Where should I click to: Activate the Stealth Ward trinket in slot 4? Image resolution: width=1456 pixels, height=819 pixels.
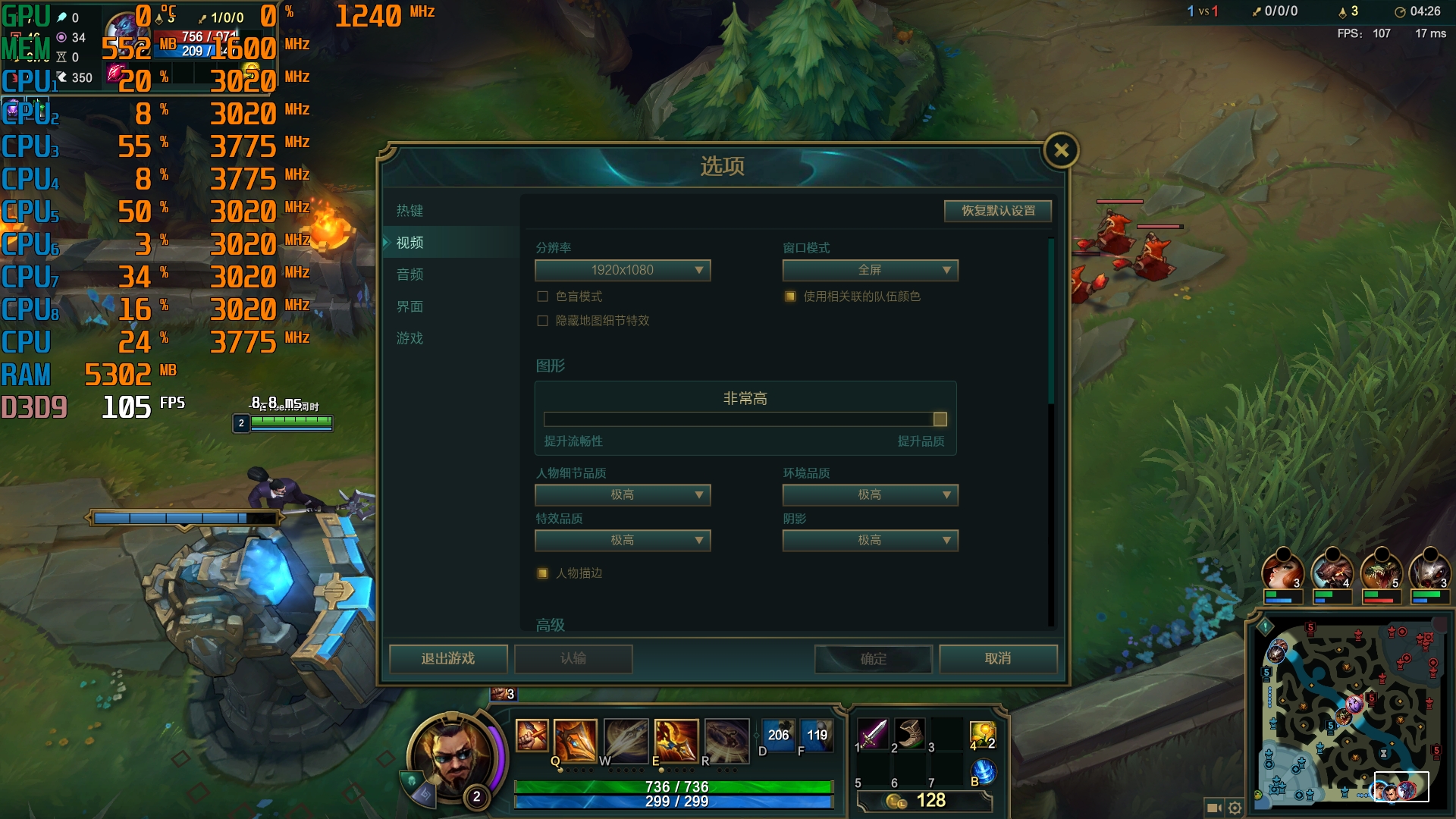[x=982, y=735]
